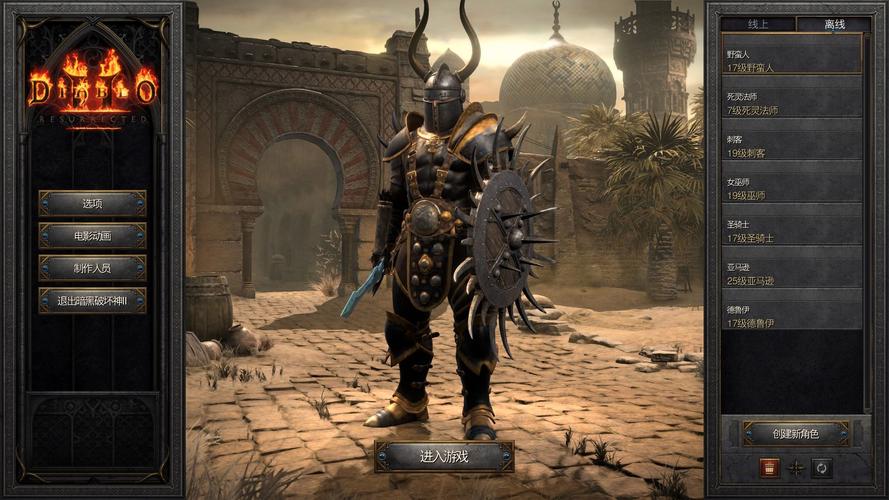889x500 pixels.
Task: Choose the 19级刺客 assassin character
Action: coord(793,146)
